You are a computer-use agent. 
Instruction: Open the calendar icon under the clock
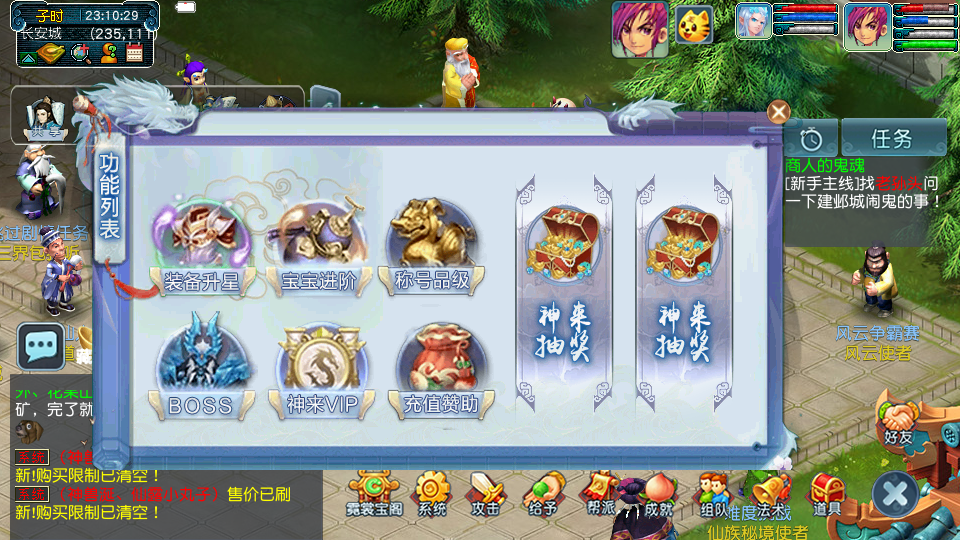[x=134, y=53]
